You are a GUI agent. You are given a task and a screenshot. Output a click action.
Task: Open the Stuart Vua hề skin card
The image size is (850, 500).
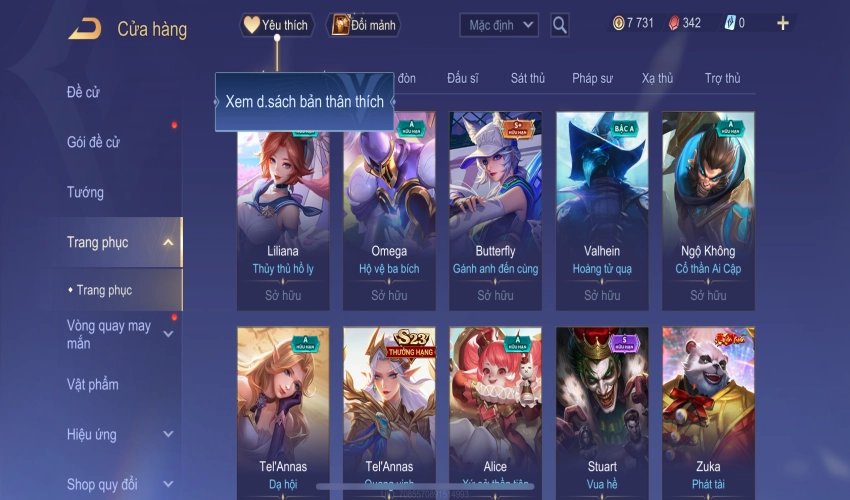pyautogui.click(x=602, y=410)
